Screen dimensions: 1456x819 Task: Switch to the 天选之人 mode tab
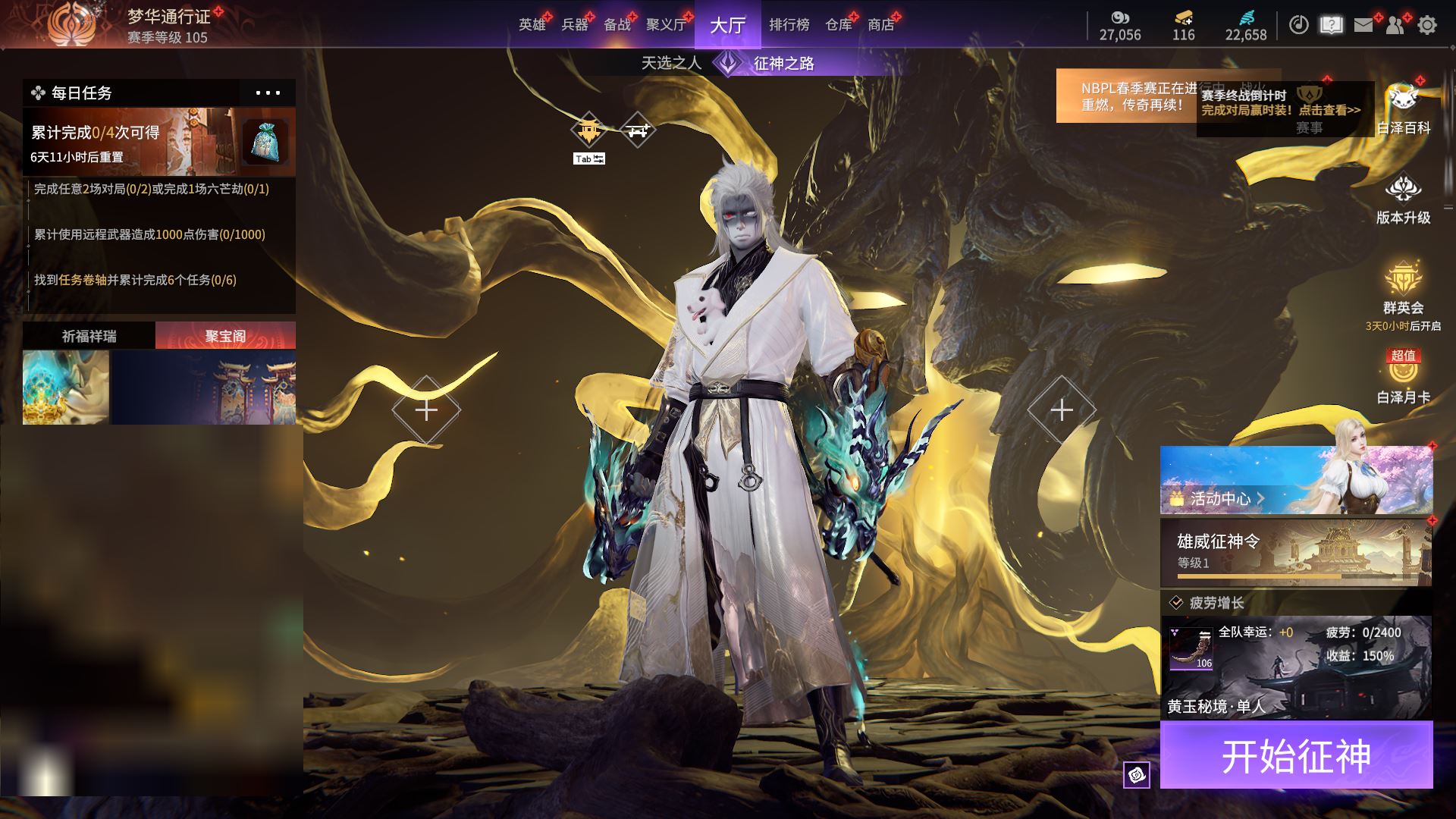coord(671,63)
